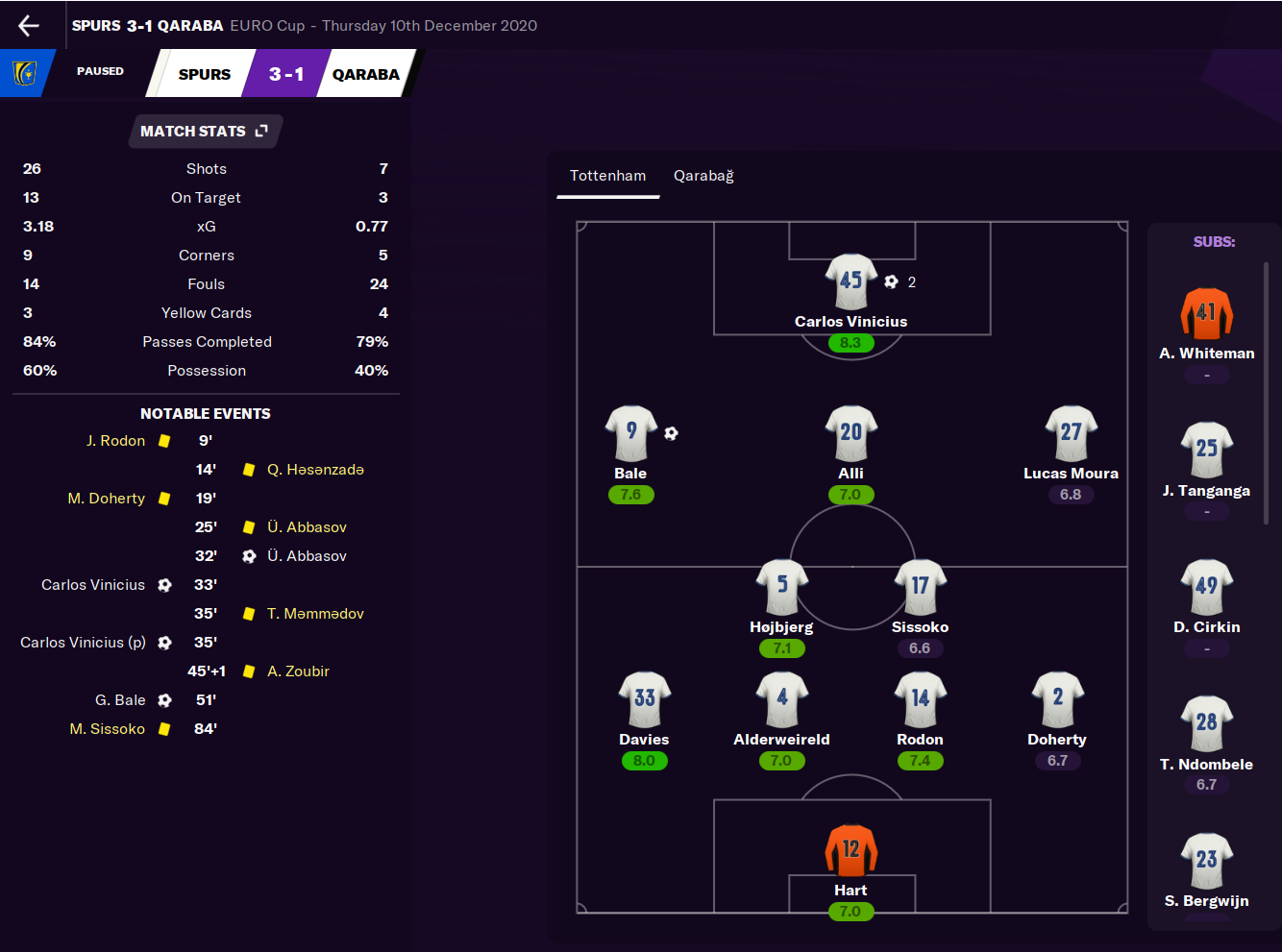Choose Sissoko's shirt on the pitch
Image resolution: width=1282 pixels, height=952 pixels.
pyautogui.click(x=920, y=586)
